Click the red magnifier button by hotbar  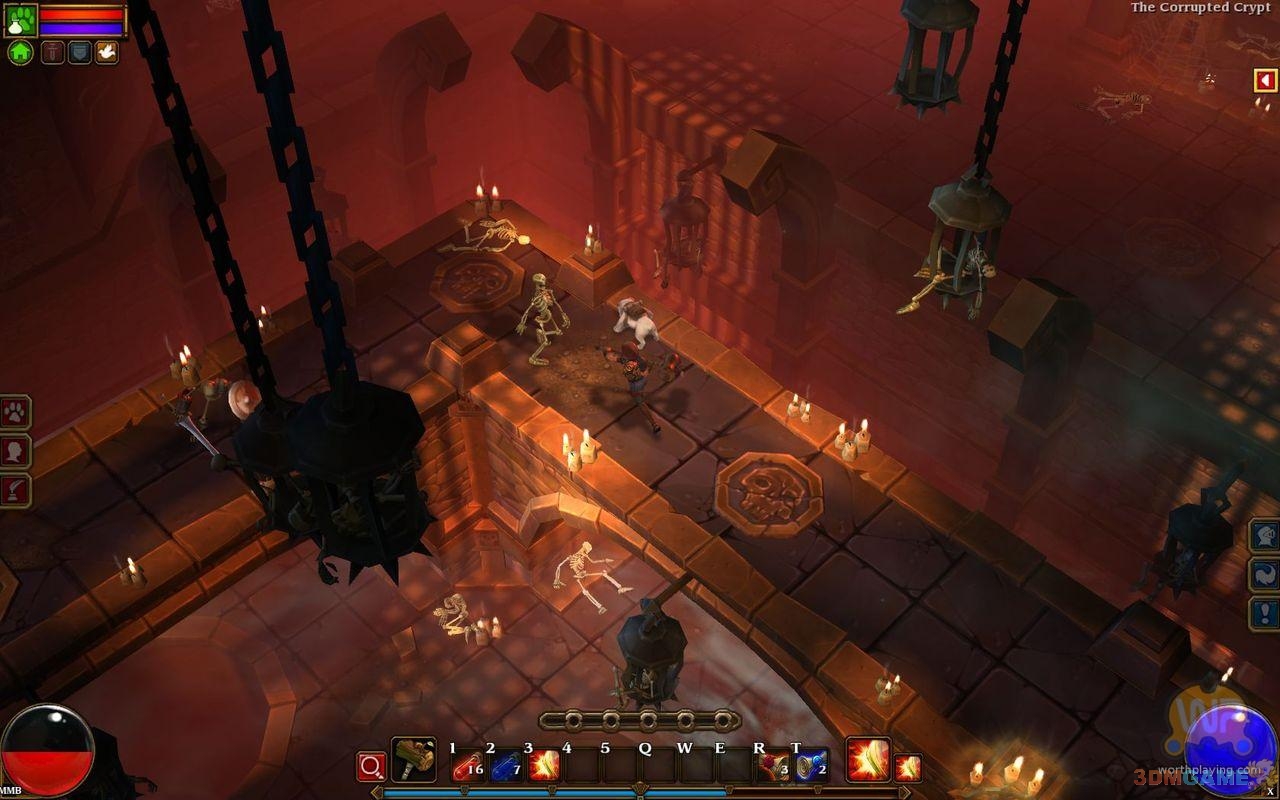(371, 767)
